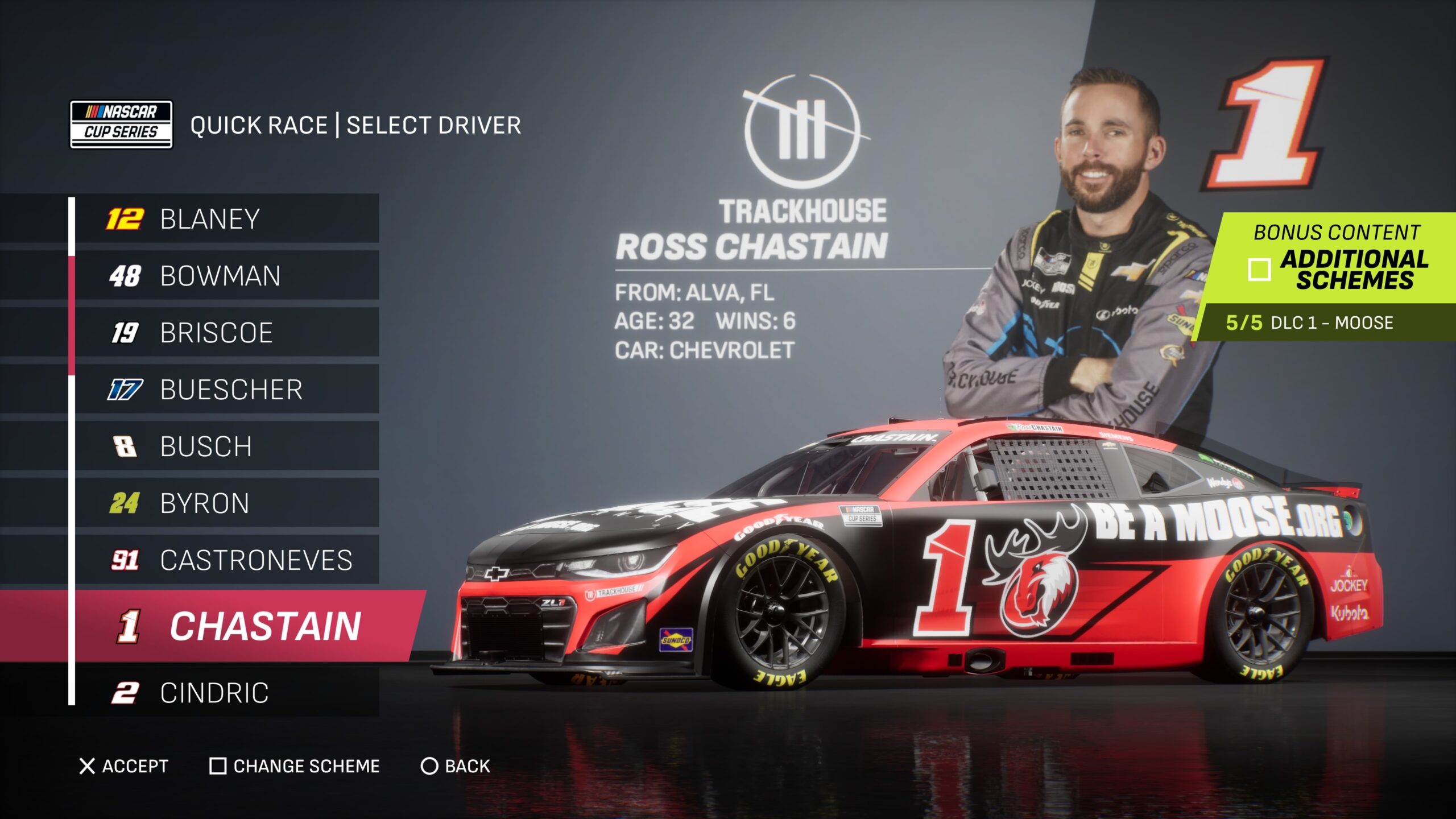1456x819 pixels.
Task: Pick Castroneves number 91 entry
Action: point(227,560)
